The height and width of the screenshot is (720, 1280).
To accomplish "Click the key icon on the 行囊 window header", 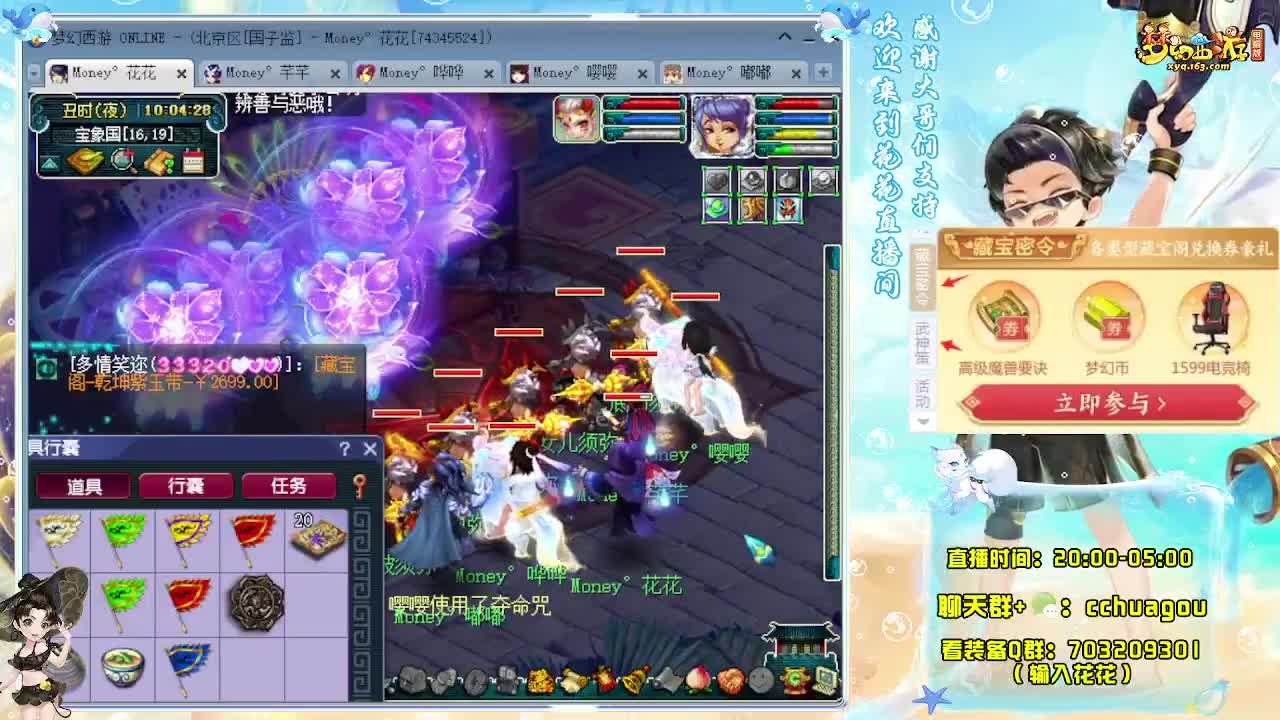I will tap(360, 484).
